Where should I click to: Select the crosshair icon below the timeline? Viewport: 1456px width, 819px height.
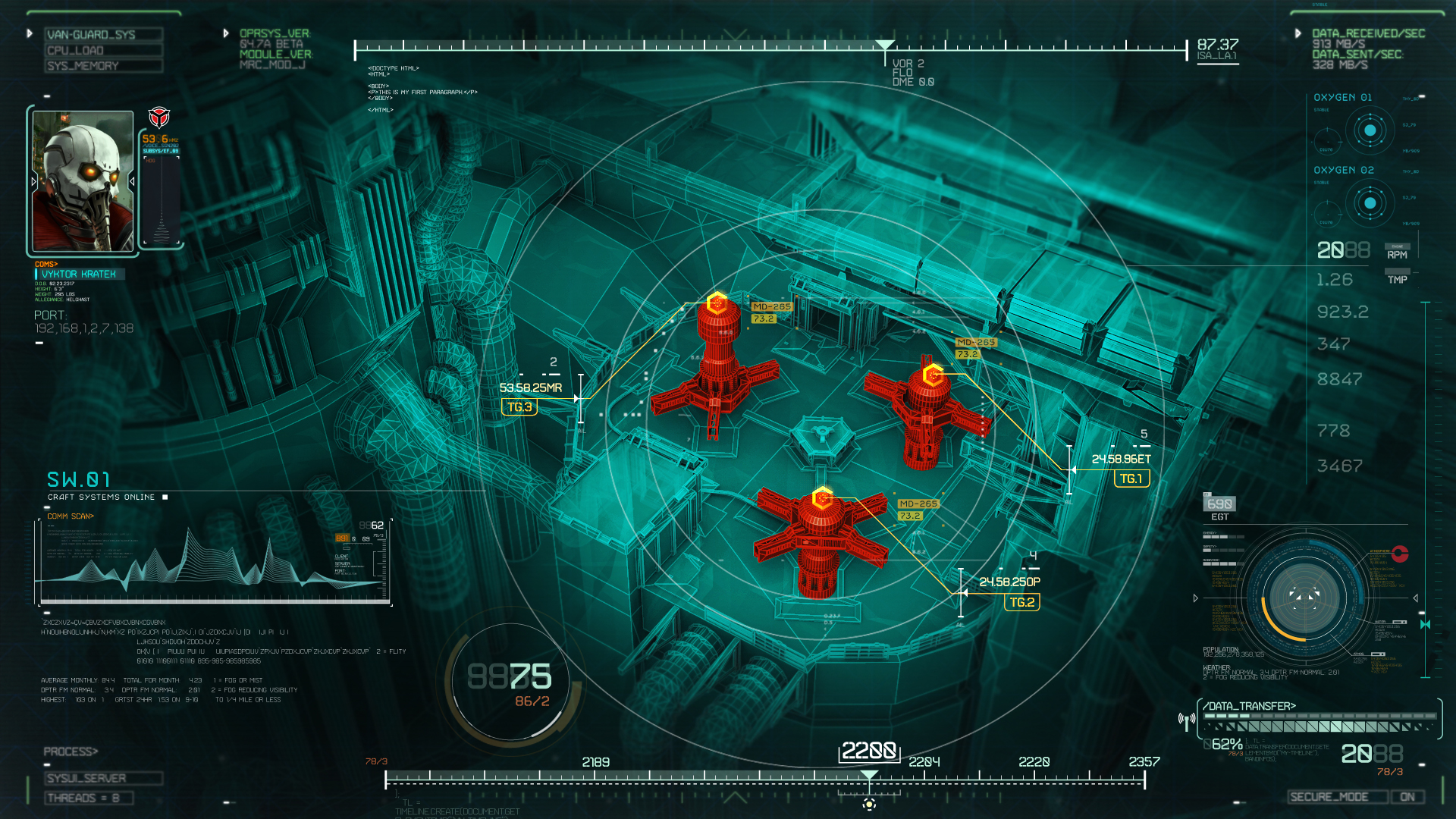click(869, 805)
